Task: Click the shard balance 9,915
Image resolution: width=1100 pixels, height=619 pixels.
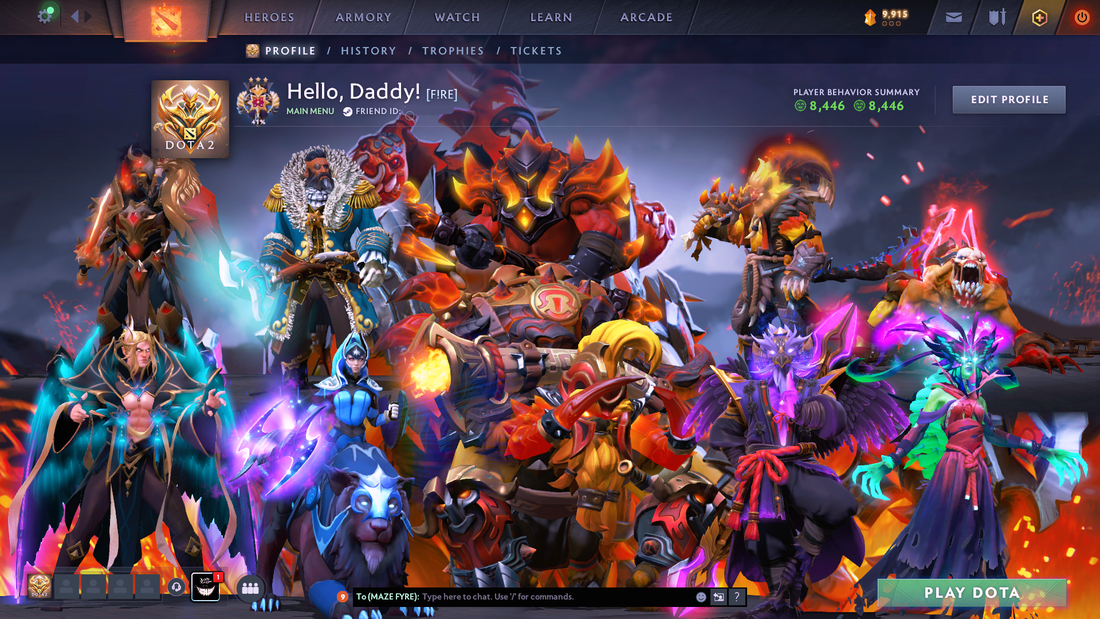Action: point(886,15)
